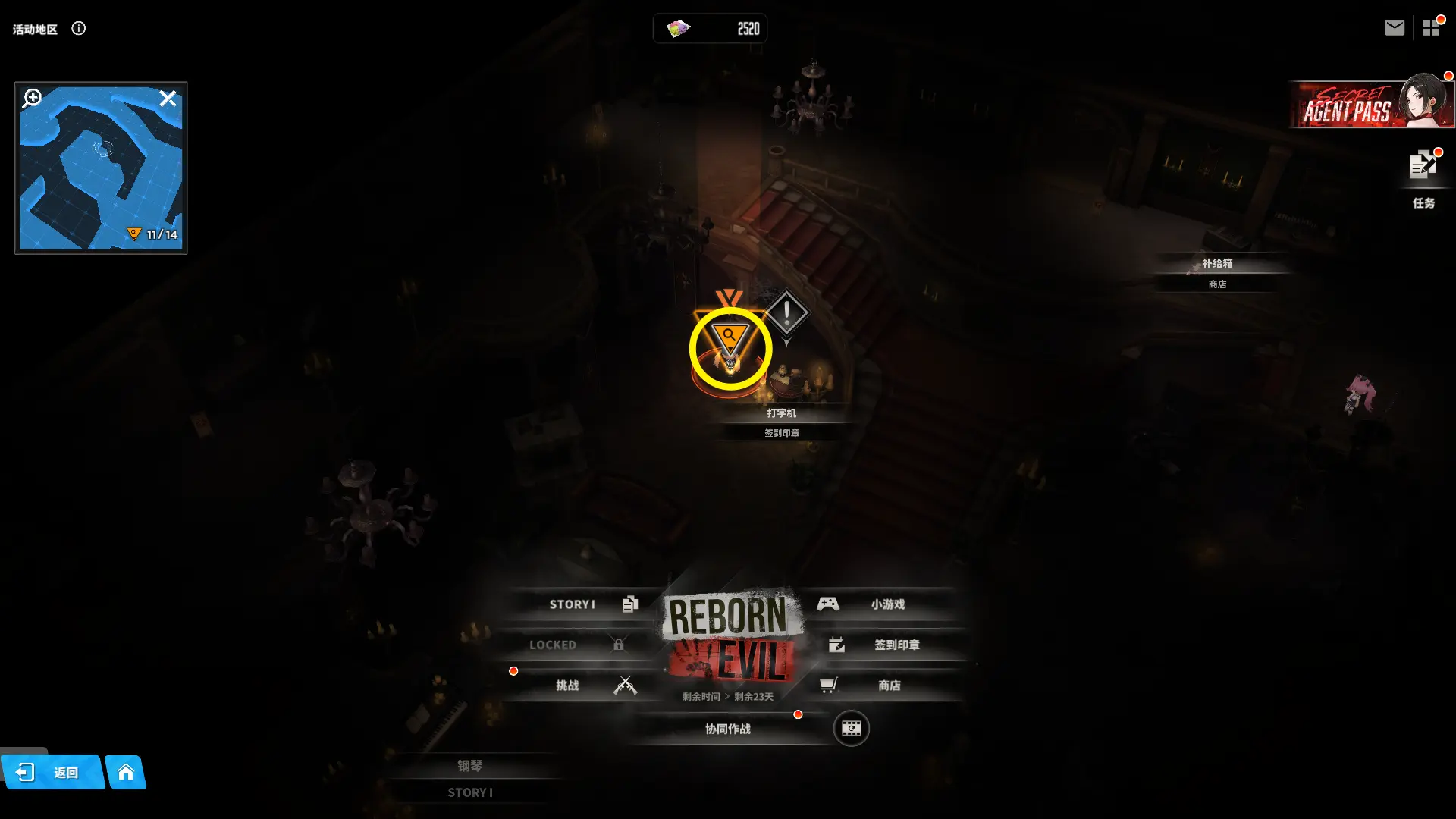Return to the home screen
Image resolution: width=1456 pixels, height=819 pixels.
click(x=126, y=773)
